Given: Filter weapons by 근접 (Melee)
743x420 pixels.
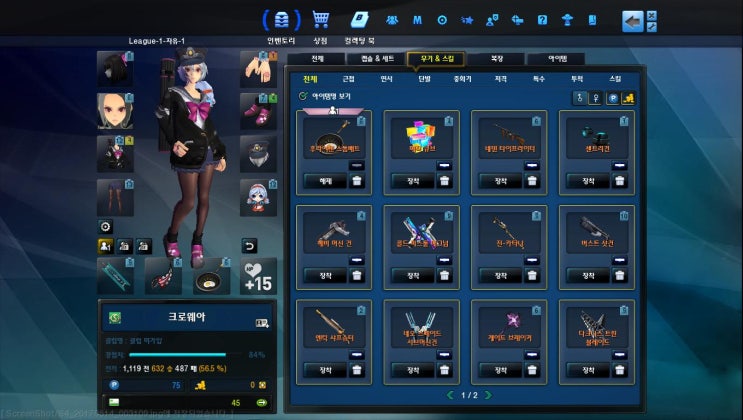Looking at the screenshot, I should [348, 78].
